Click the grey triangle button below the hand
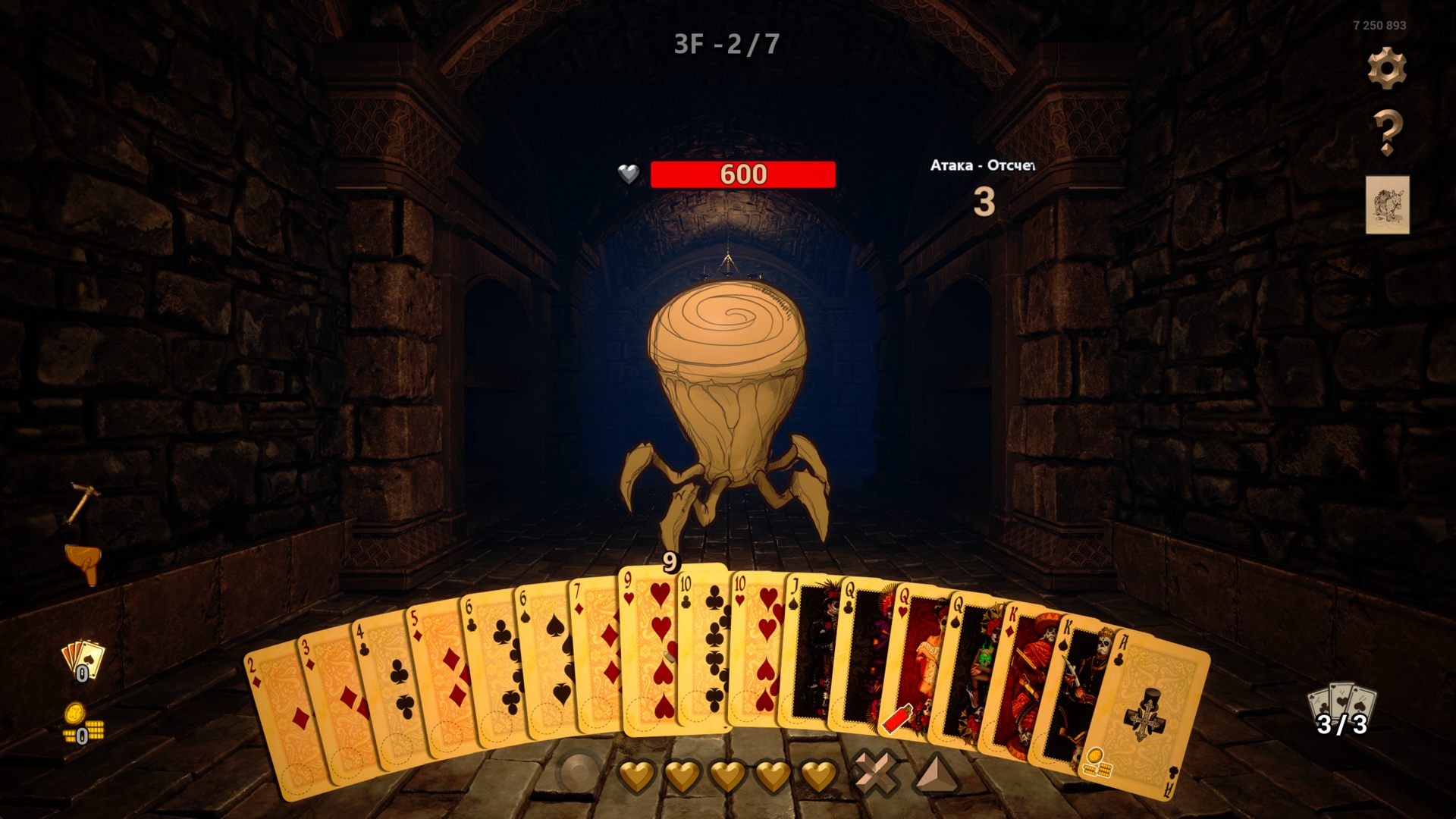 click(936, 773)
